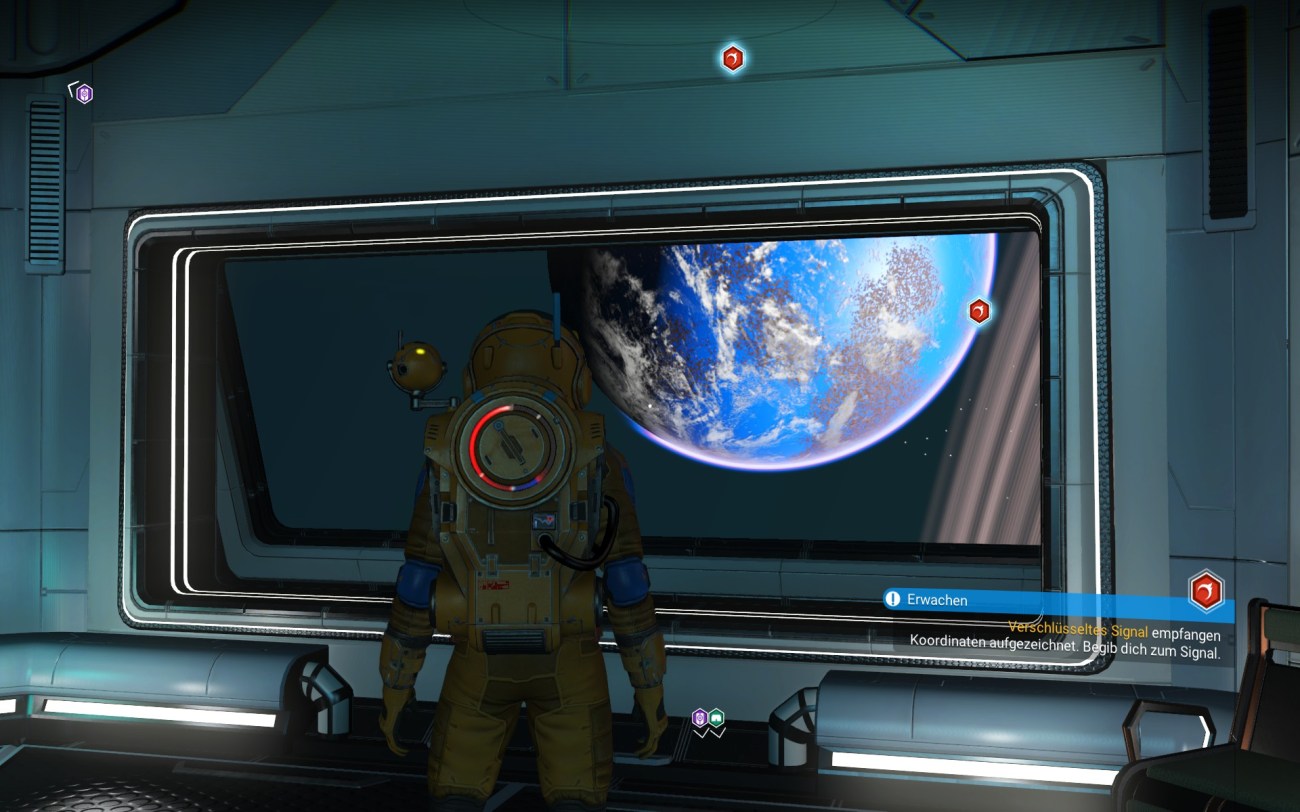1300x812 pixels.
Task: Select the red mission marker overlapping the planet
Action: coord(979,311)
